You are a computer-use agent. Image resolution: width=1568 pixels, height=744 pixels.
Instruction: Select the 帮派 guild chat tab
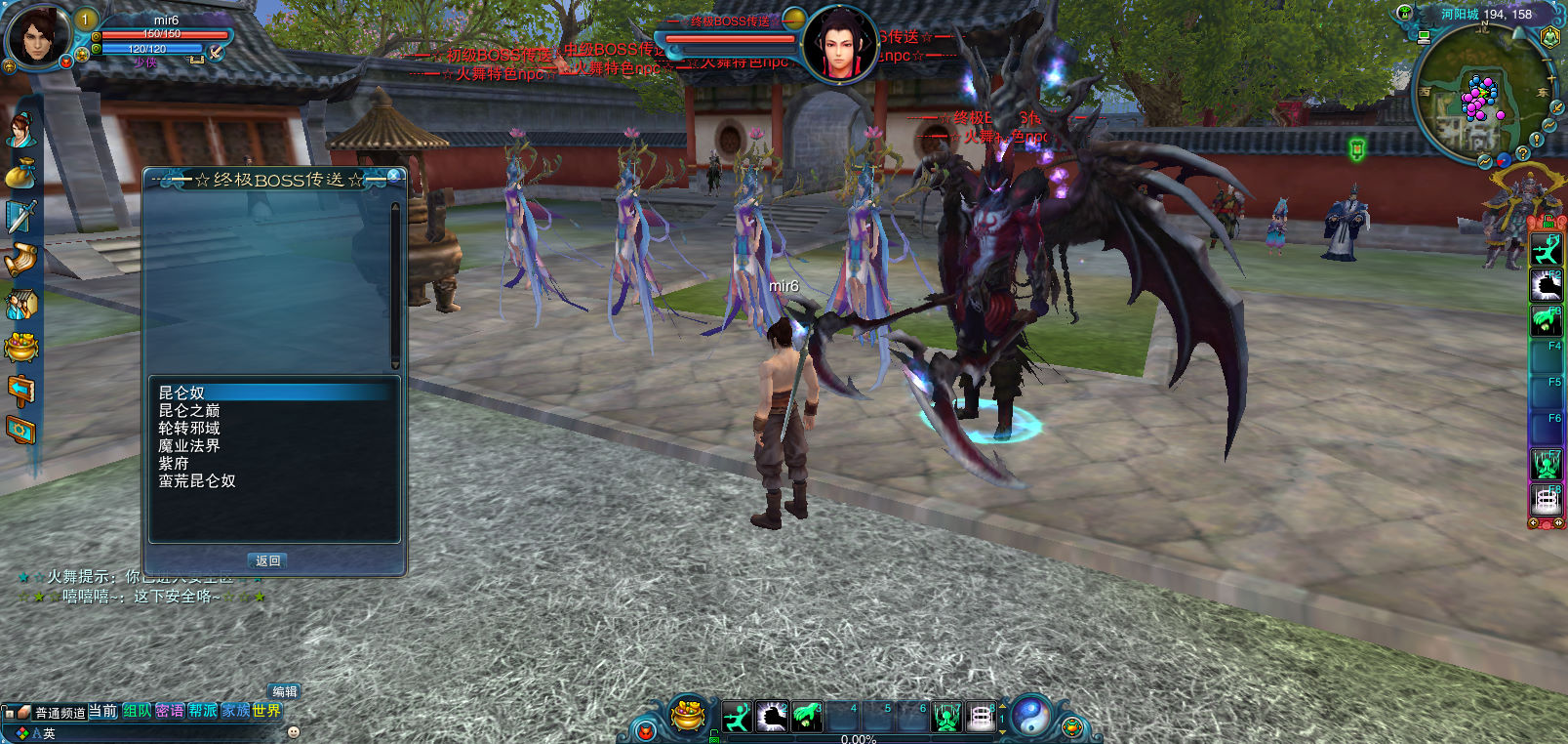click(x=203, y=711)
